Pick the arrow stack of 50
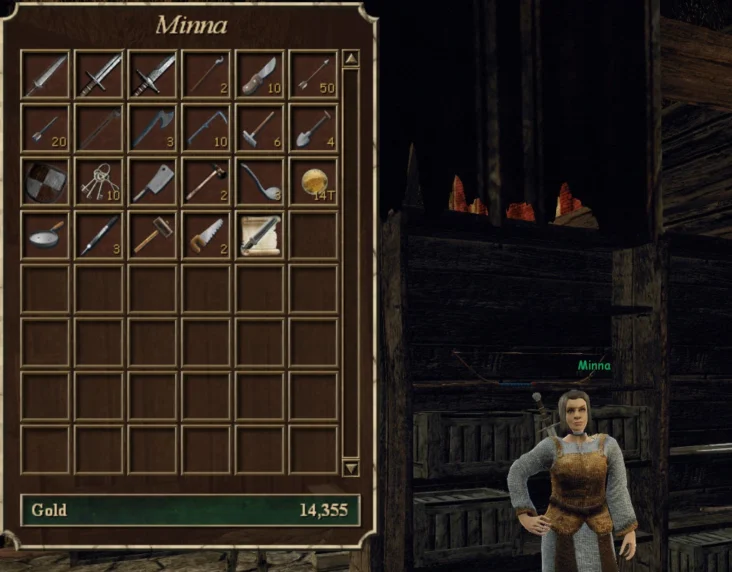The image size is (732, 572). 313,75
